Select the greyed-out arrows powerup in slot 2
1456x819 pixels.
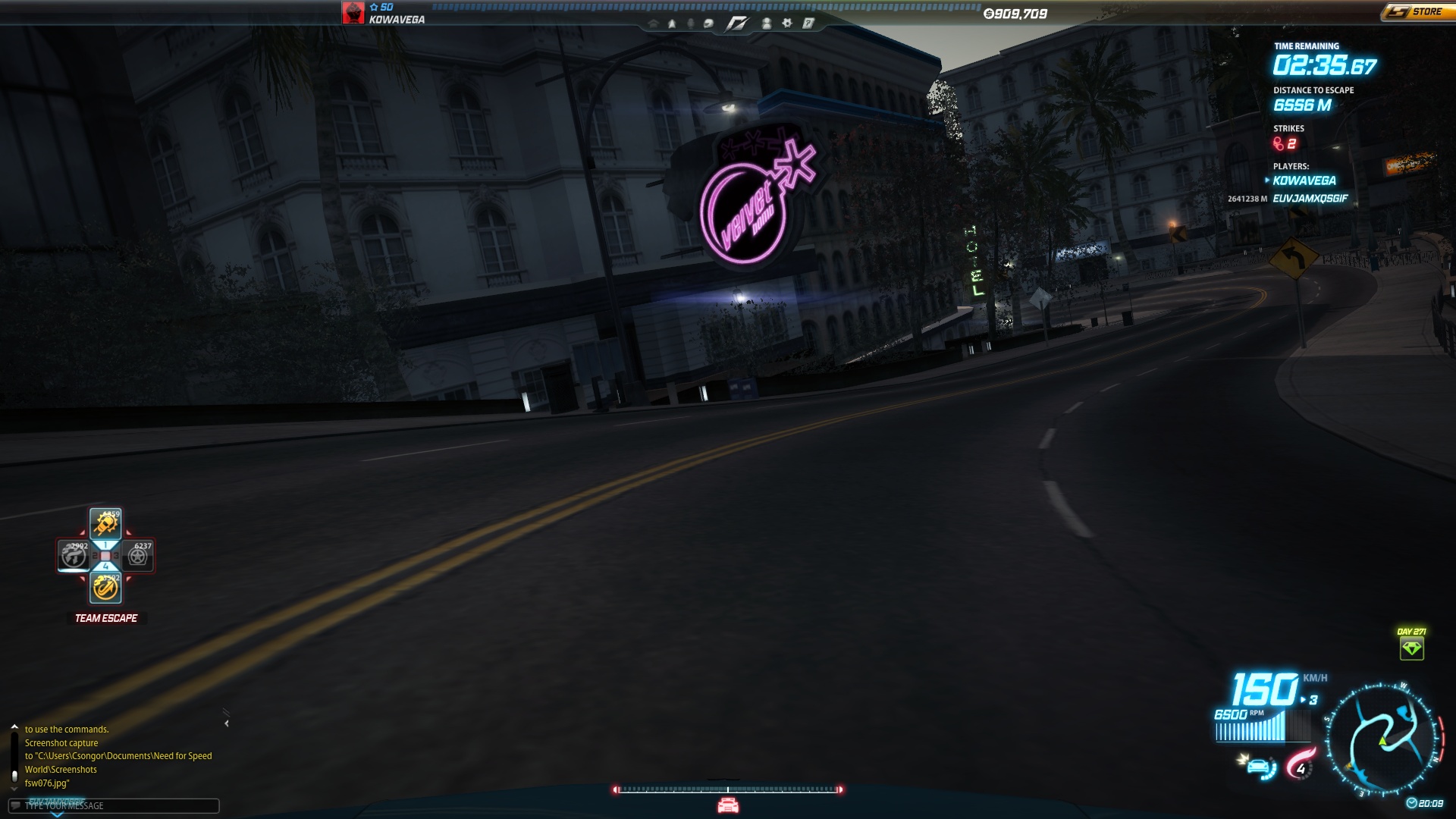(74, 556)
